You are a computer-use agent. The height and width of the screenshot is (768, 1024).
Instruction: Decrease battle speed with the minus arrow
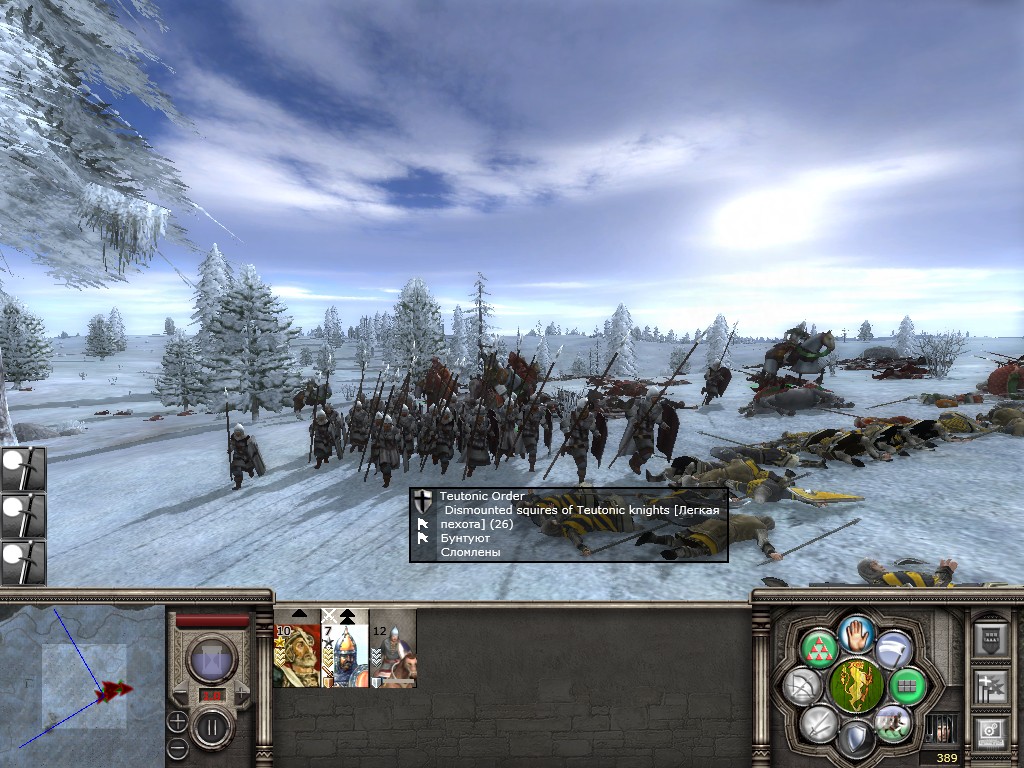coord(182,693)
